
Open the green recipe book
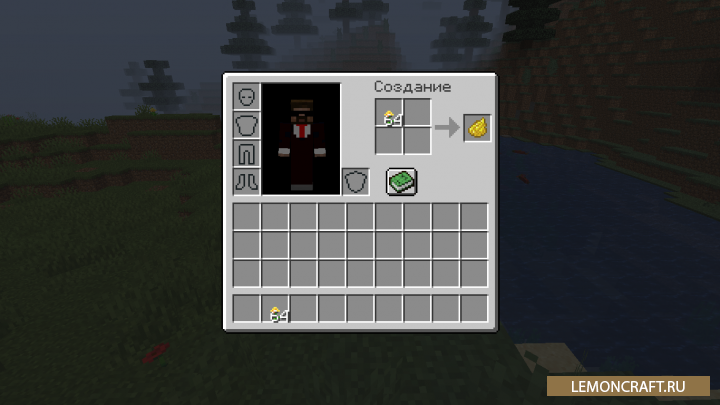coord(401,181)
